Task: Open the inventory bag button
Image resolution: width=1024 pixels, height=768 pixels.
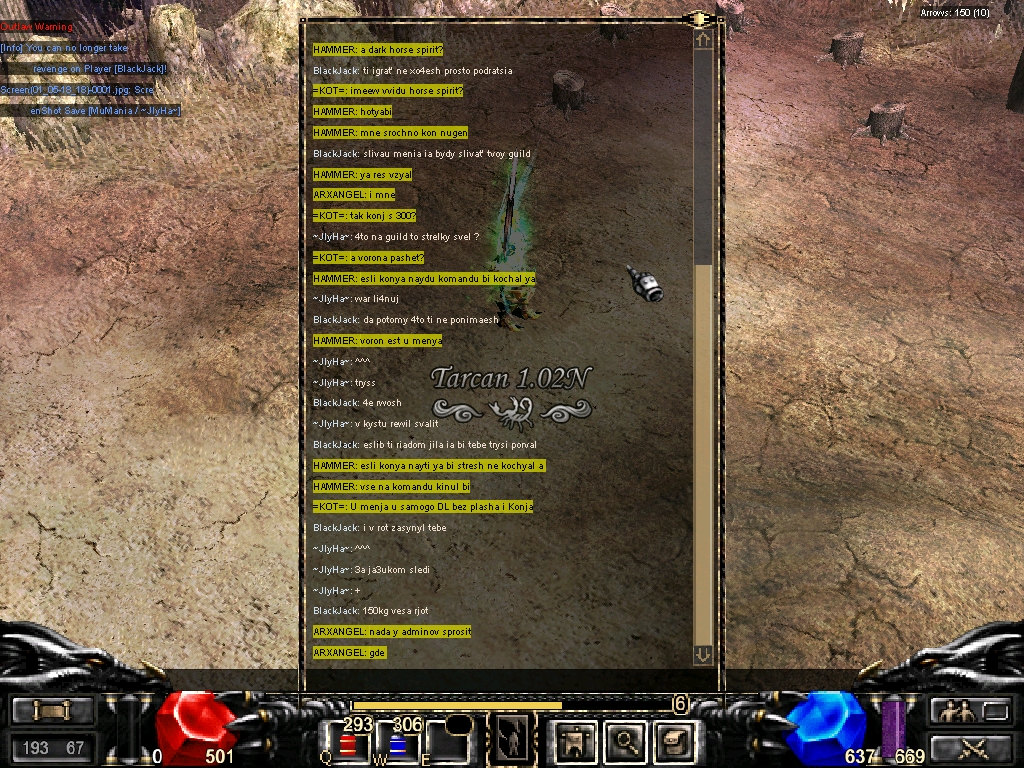Action: click(x=674, y=741)
